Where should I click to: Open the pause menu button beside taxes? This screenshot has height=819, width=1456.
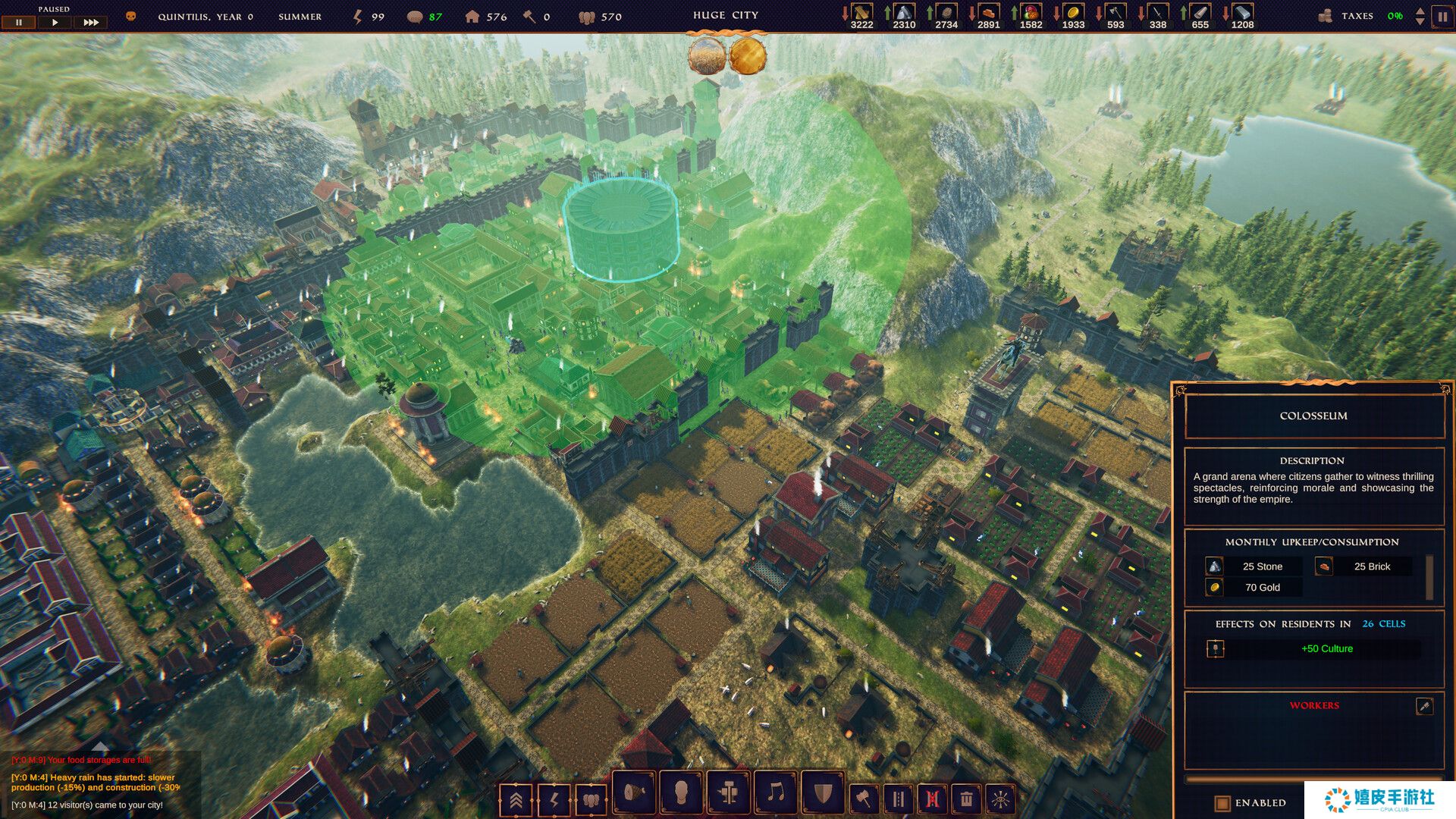1442,16
